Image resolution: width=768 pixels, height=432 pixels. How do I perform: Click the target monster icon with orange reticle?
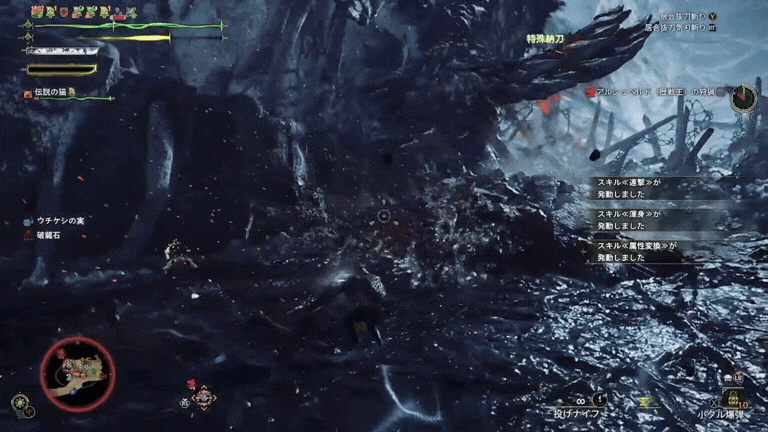pyautogui.click(x=203, y=397)
